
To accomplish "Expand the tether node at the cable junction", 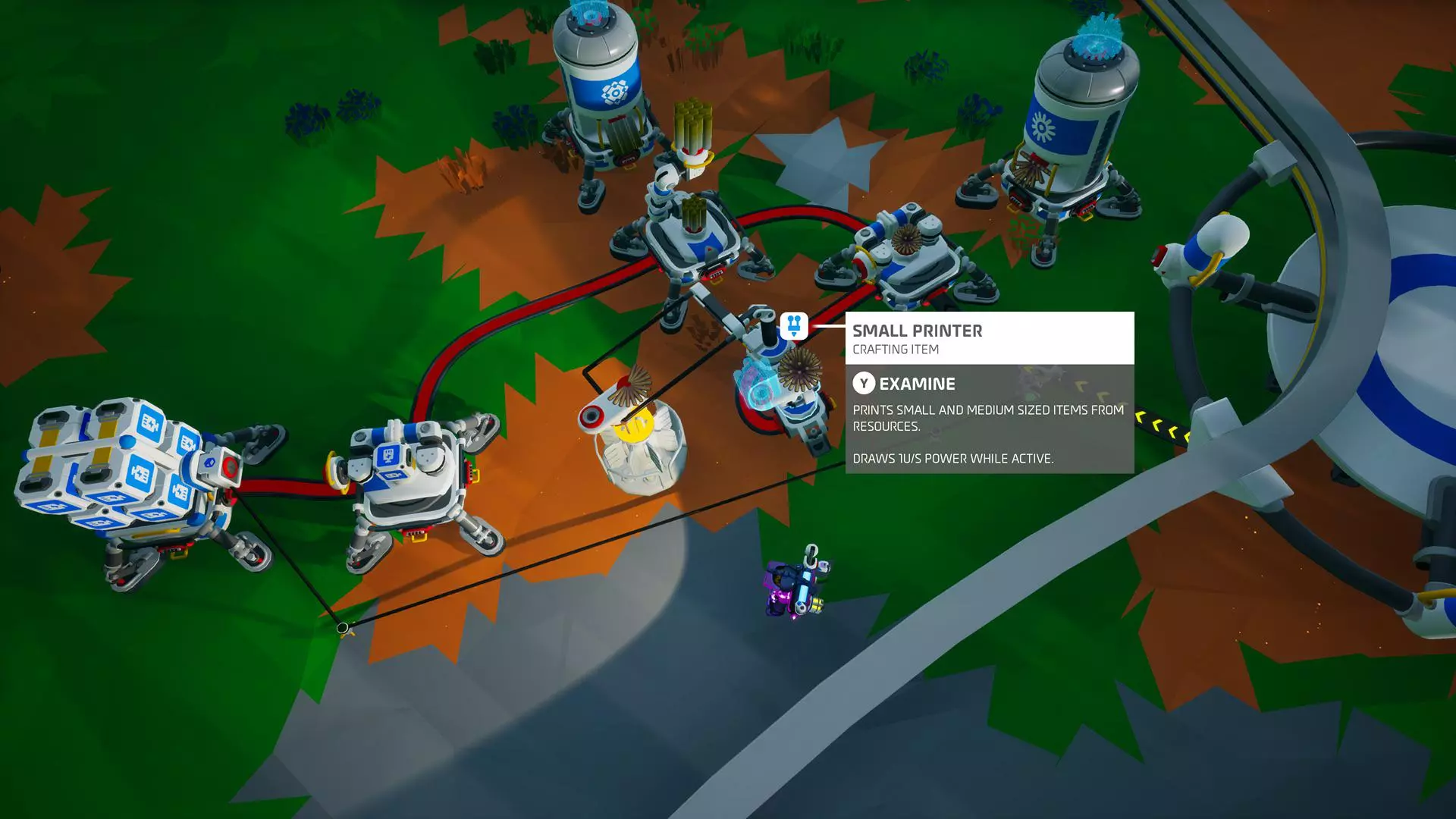I will 343,626.
